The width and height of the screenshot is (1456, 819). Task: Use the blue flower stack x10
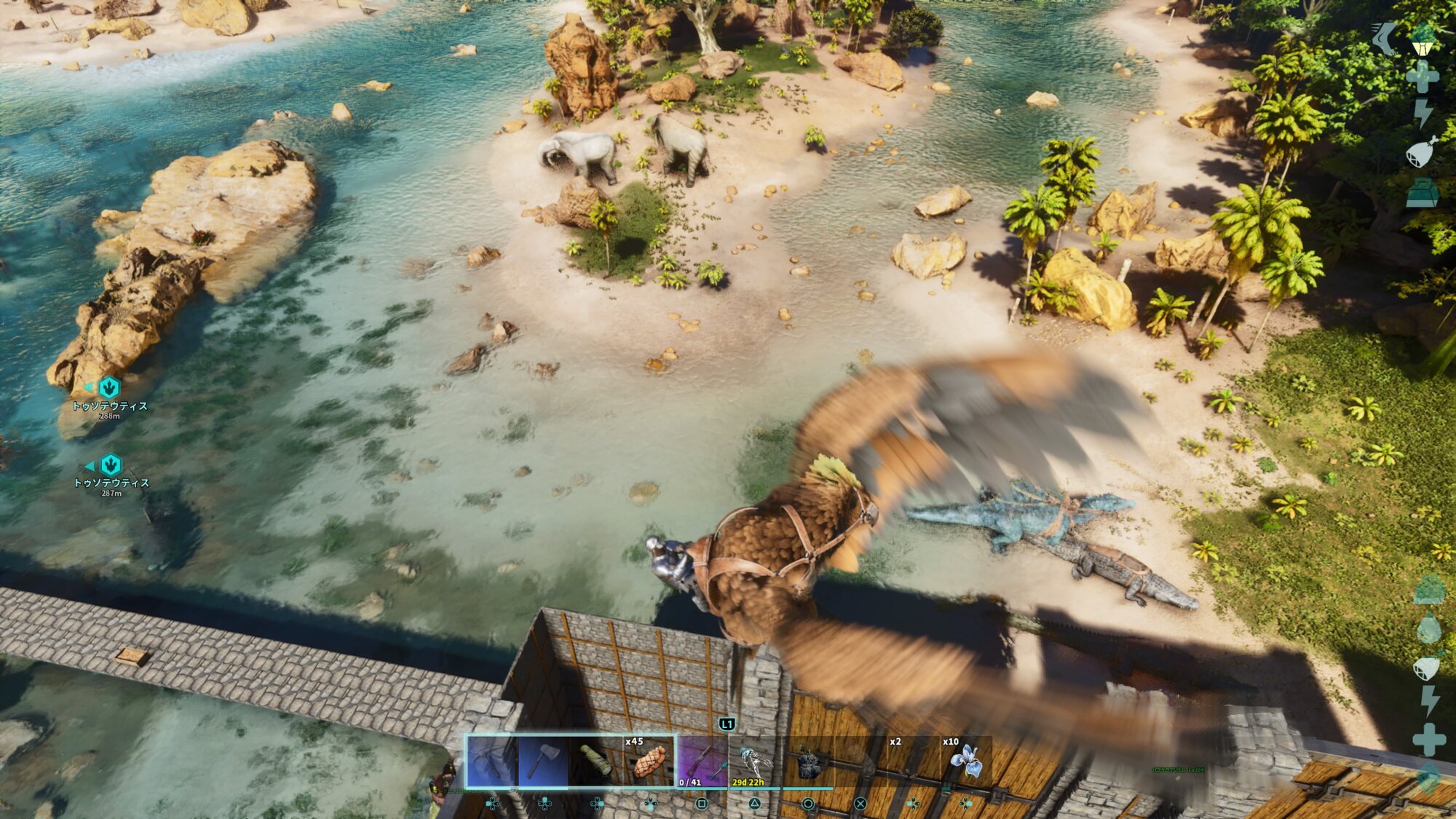966,761
